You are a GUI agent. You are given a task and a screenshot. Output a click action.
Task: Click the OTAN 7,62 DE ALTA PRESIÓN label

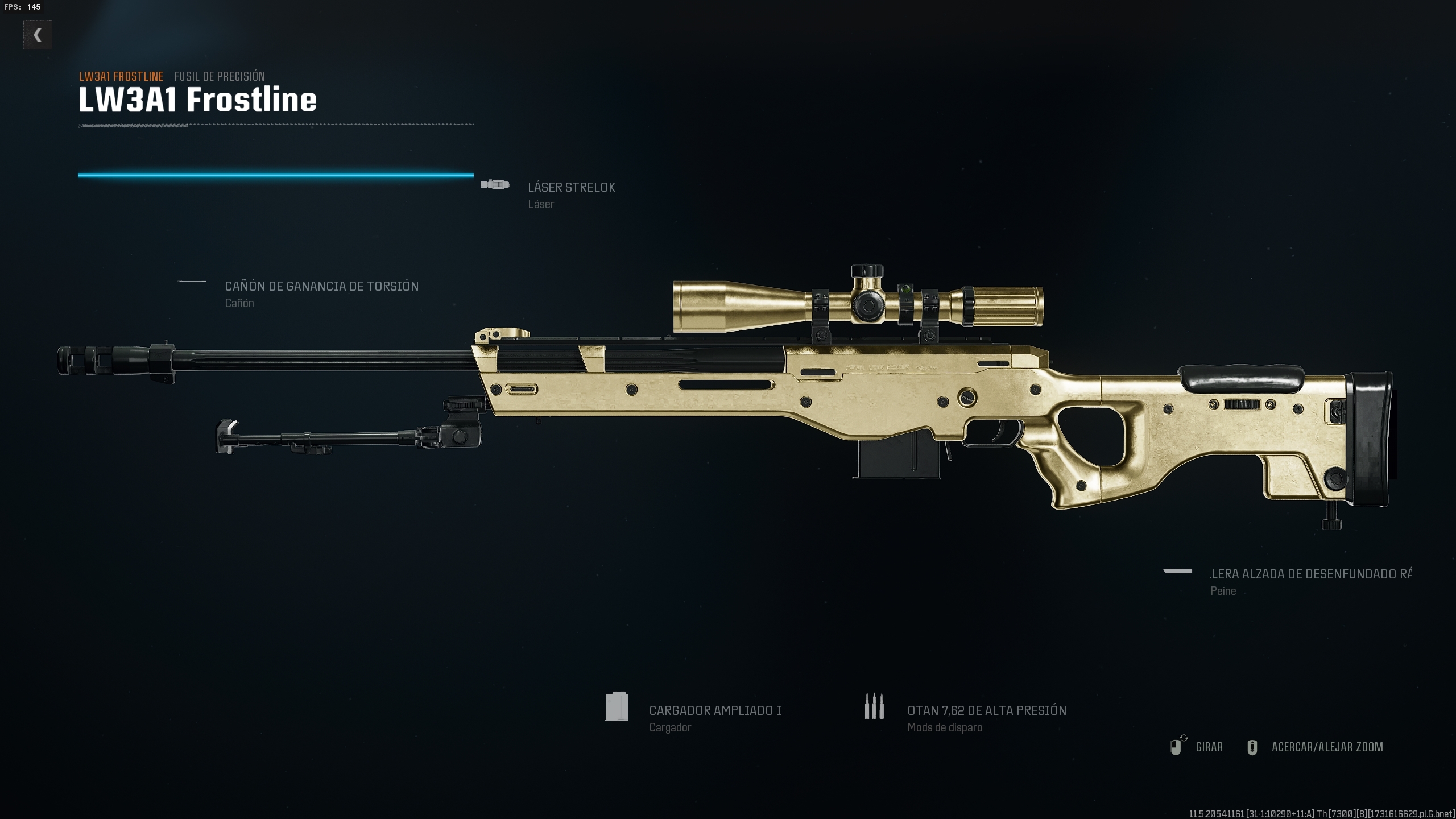click(987, 710)
